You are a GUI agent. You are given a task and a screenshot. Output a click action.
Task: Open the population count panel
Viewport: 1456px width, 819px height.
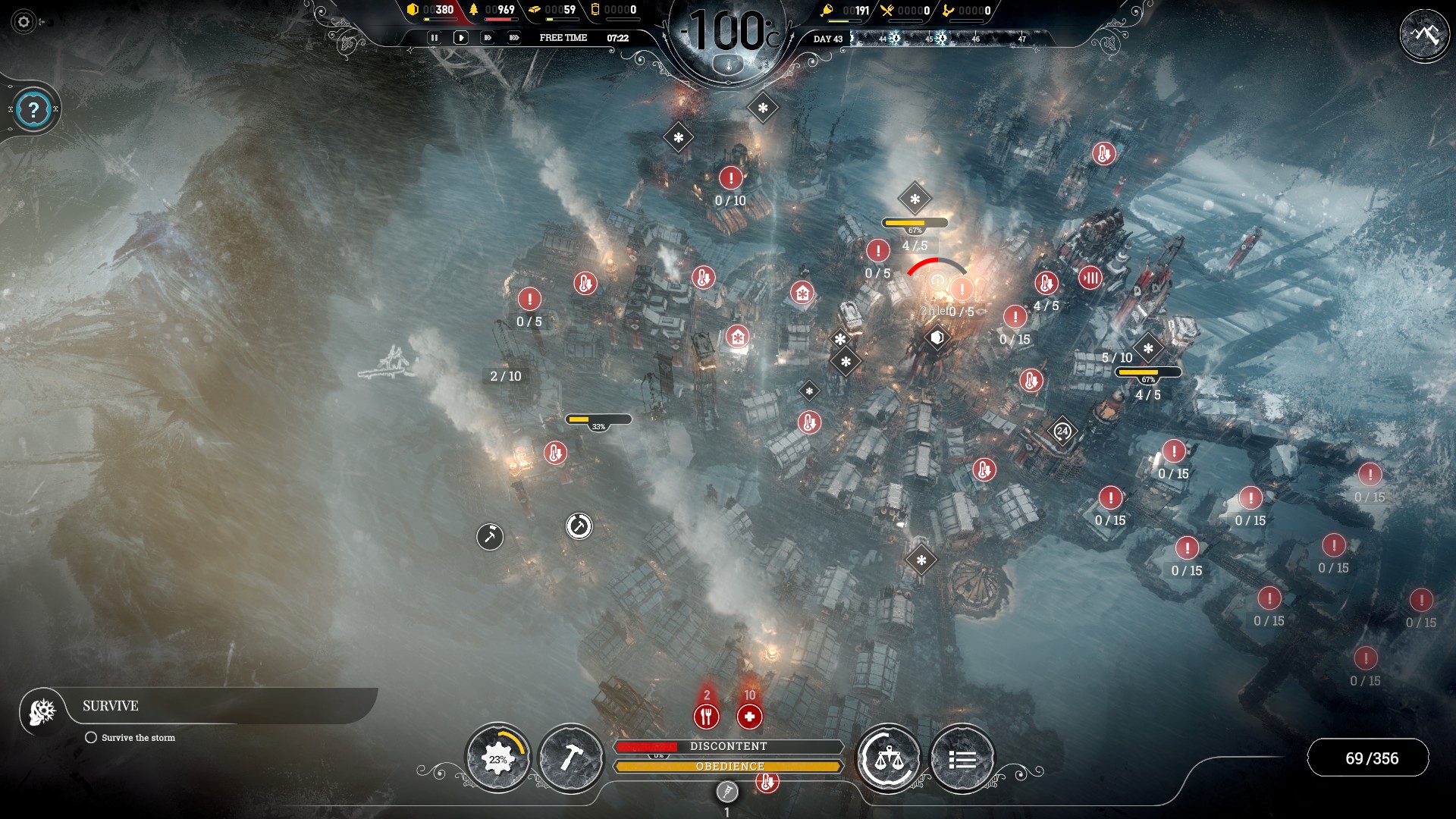(1371, 758)
